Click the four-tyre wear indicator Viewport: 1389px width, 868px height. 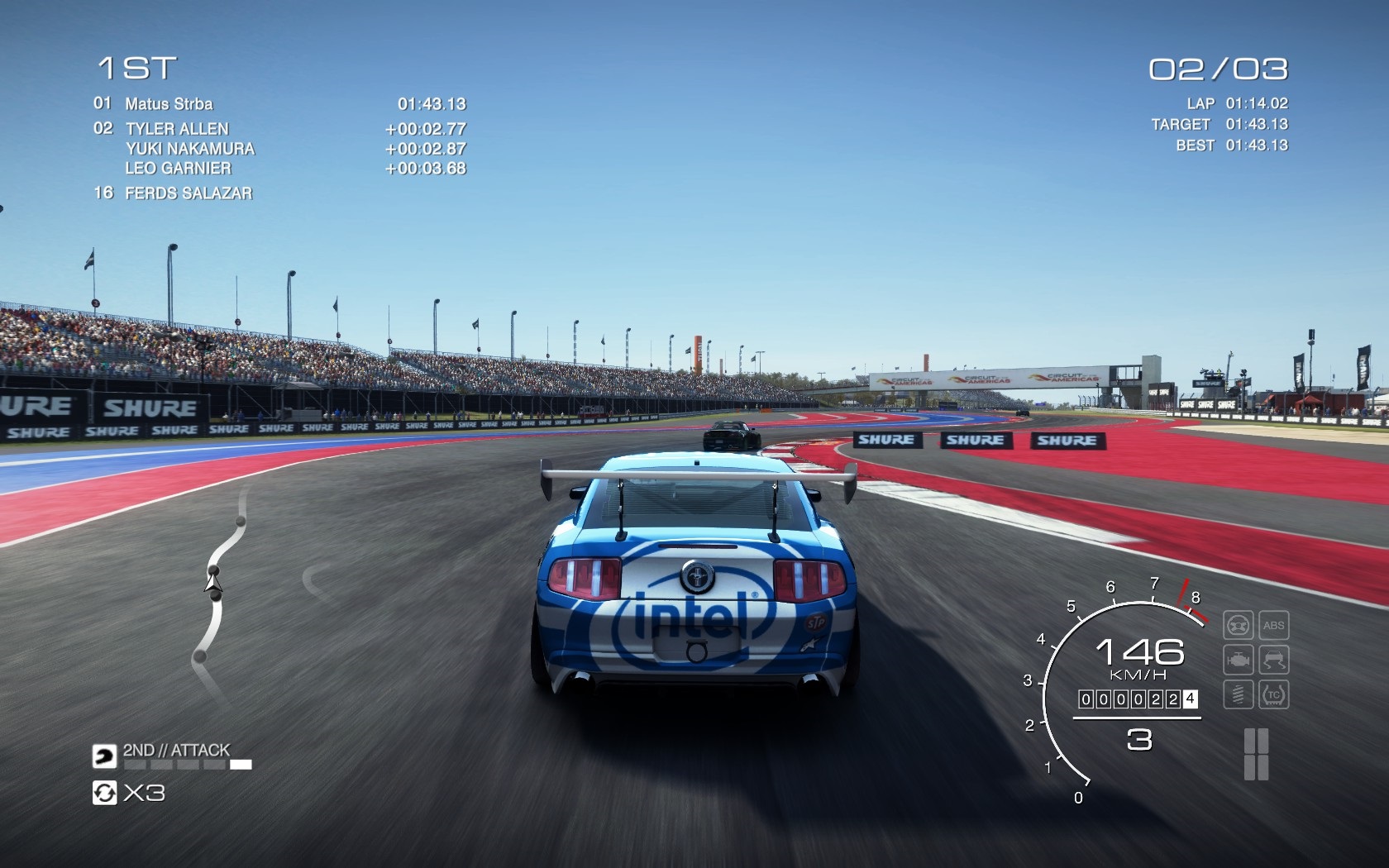[1256, 754]
